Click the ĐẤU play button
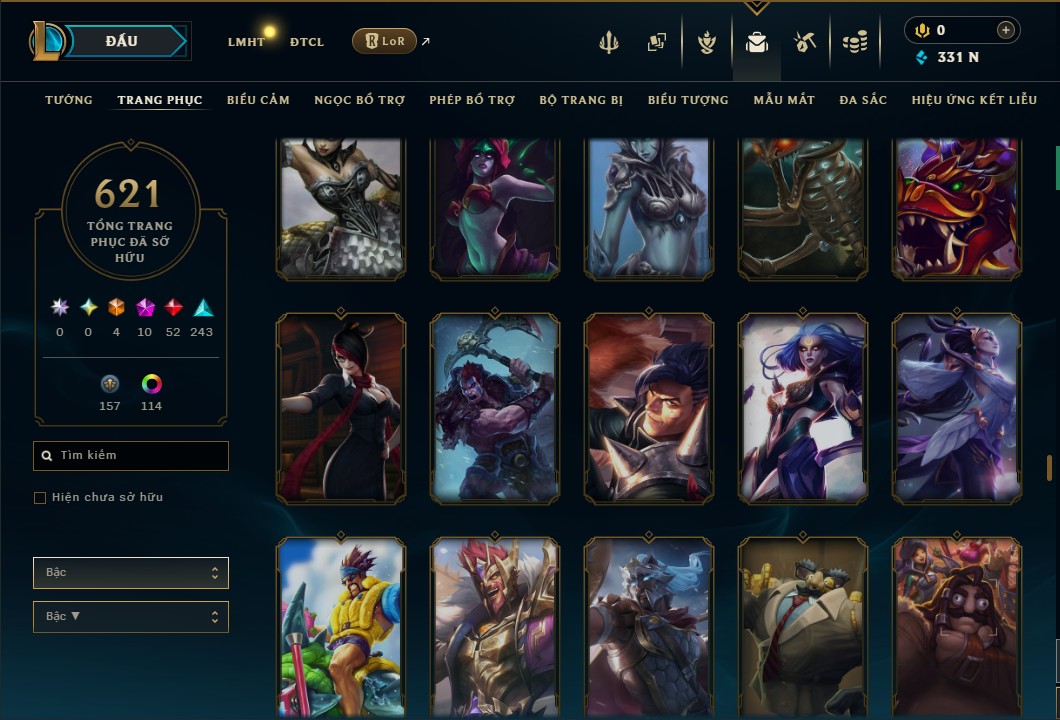This screenshot has height=720, width=1060. 122,41
